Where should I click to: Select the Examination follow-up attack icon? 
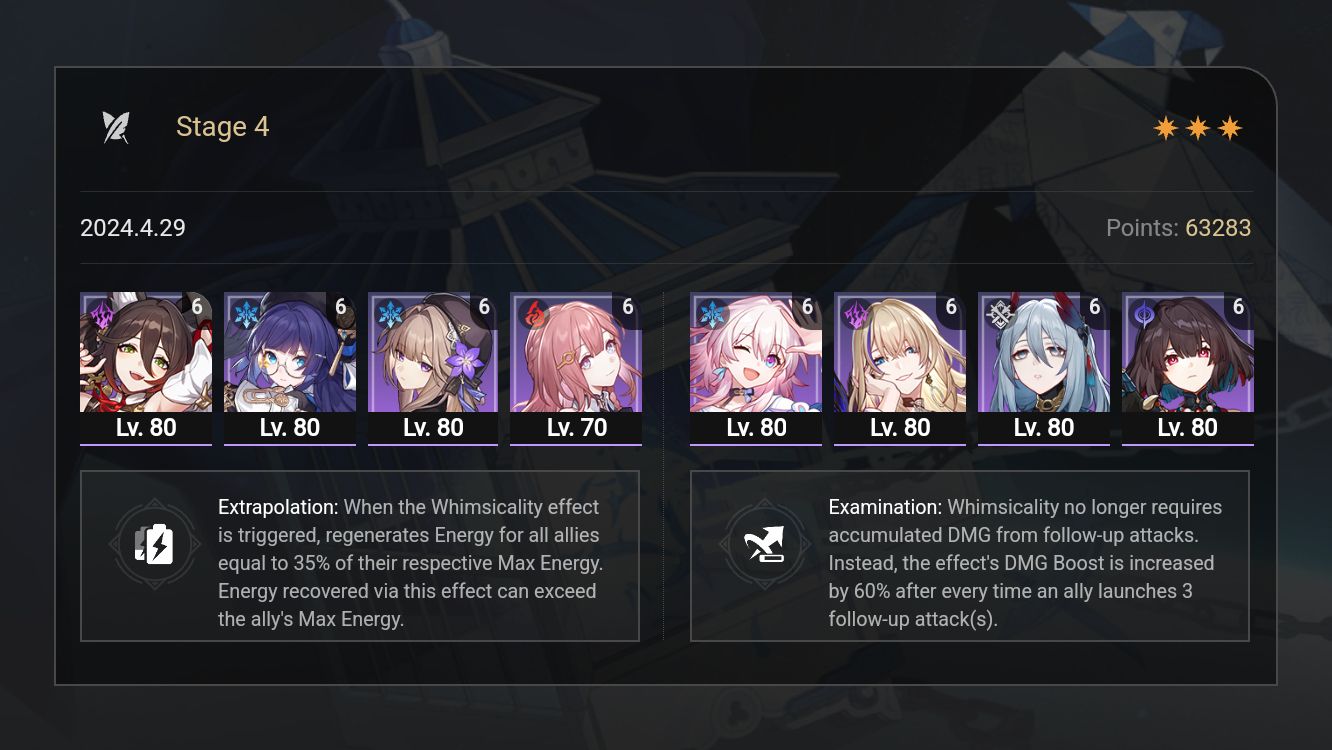[765, 544]
